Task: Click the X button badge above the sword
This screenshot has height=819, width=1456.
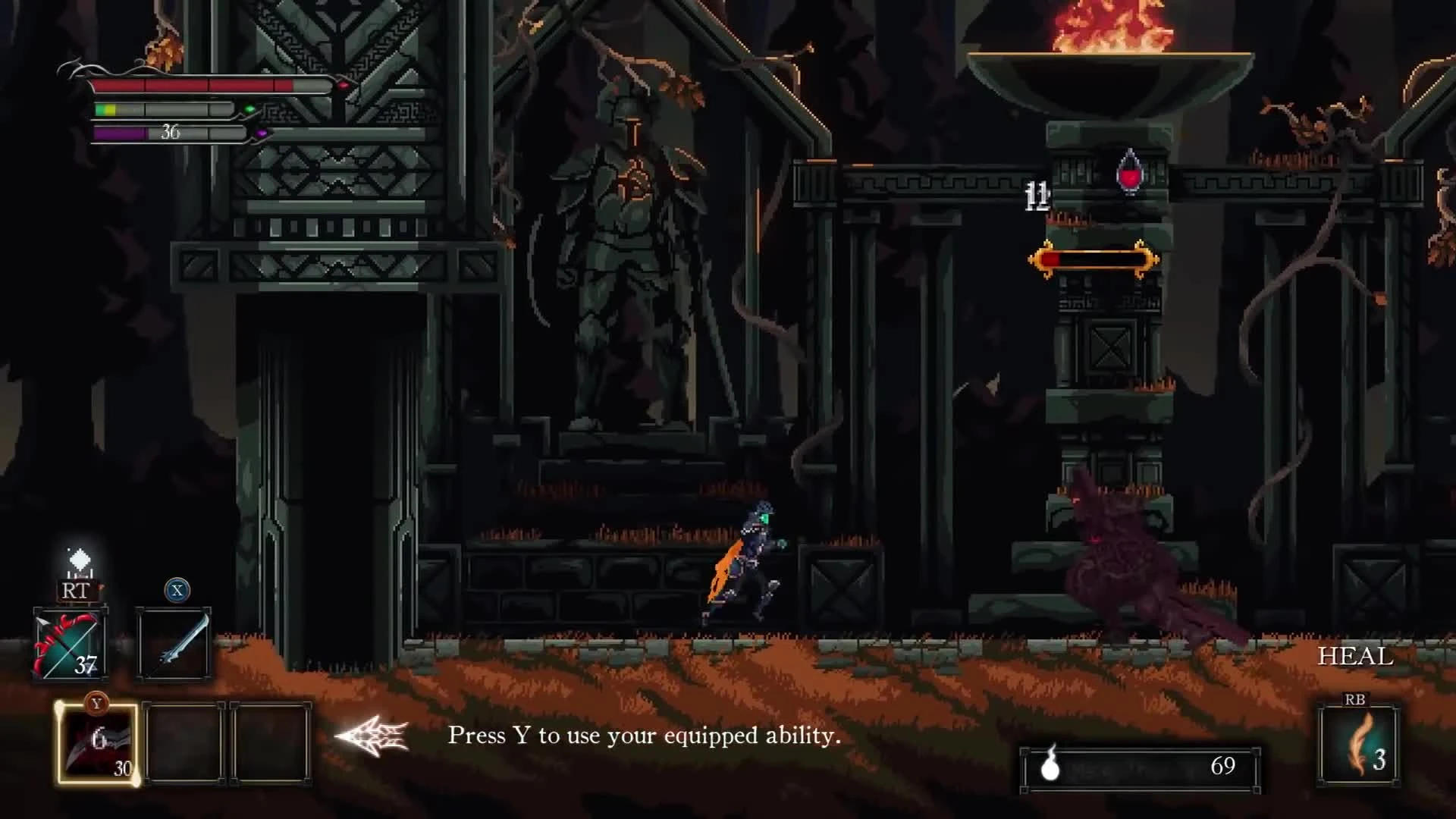Action: [x=176, y=591]
